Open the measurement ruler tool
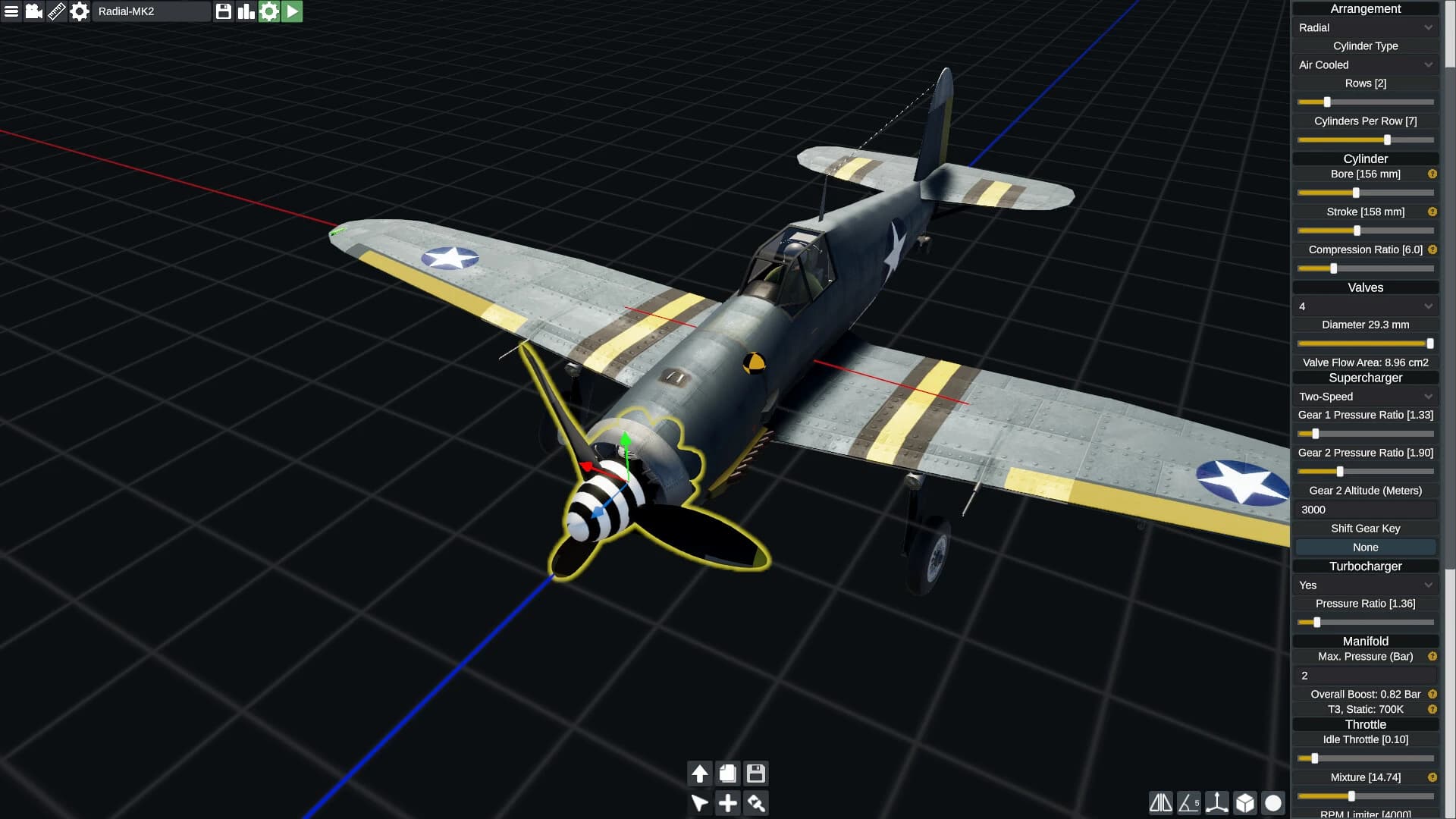The height and width of the screenshot is (819, 1456). tap(56, 11)
